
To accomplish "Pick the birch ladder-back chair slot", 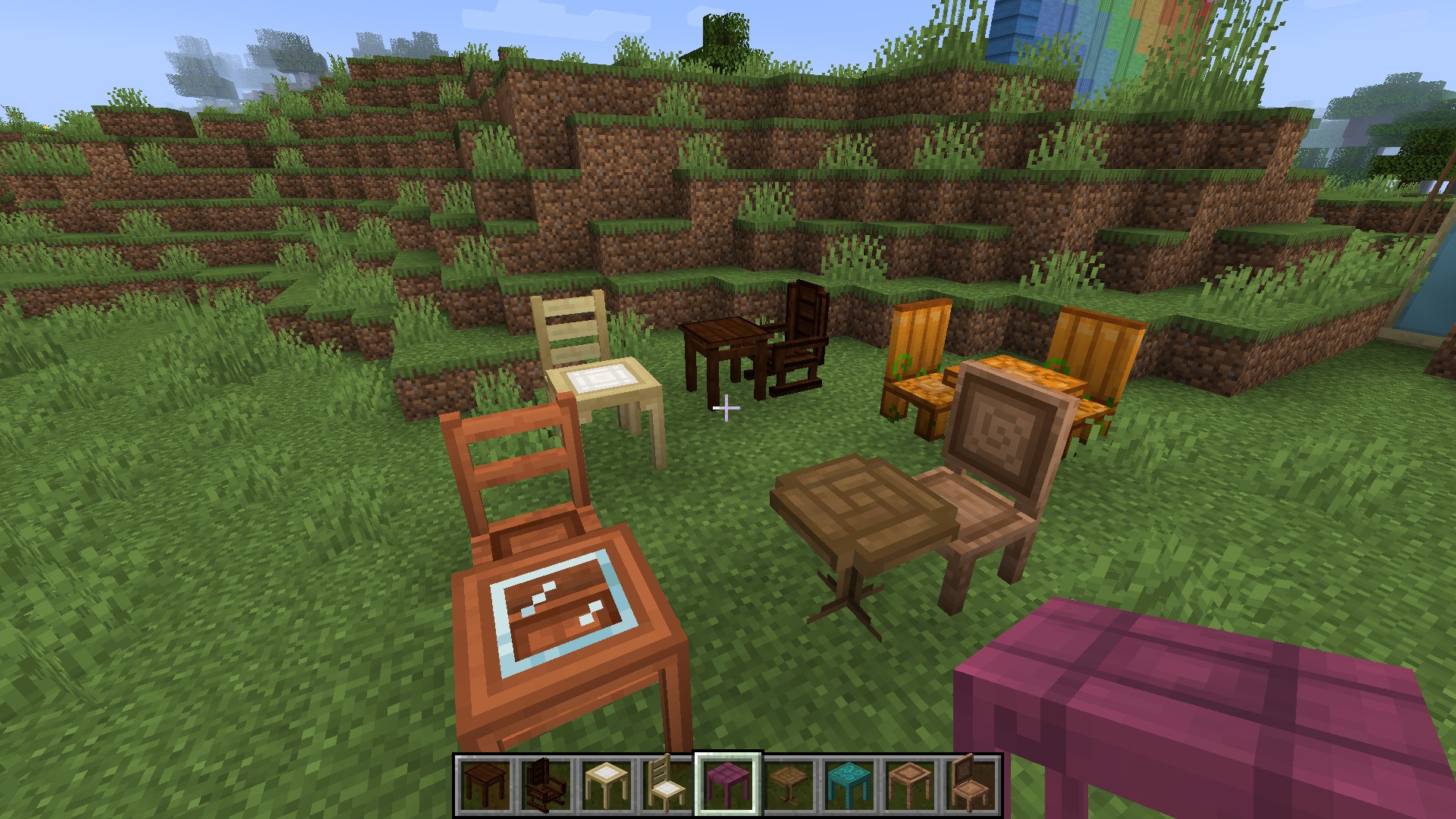I will 667,784.
